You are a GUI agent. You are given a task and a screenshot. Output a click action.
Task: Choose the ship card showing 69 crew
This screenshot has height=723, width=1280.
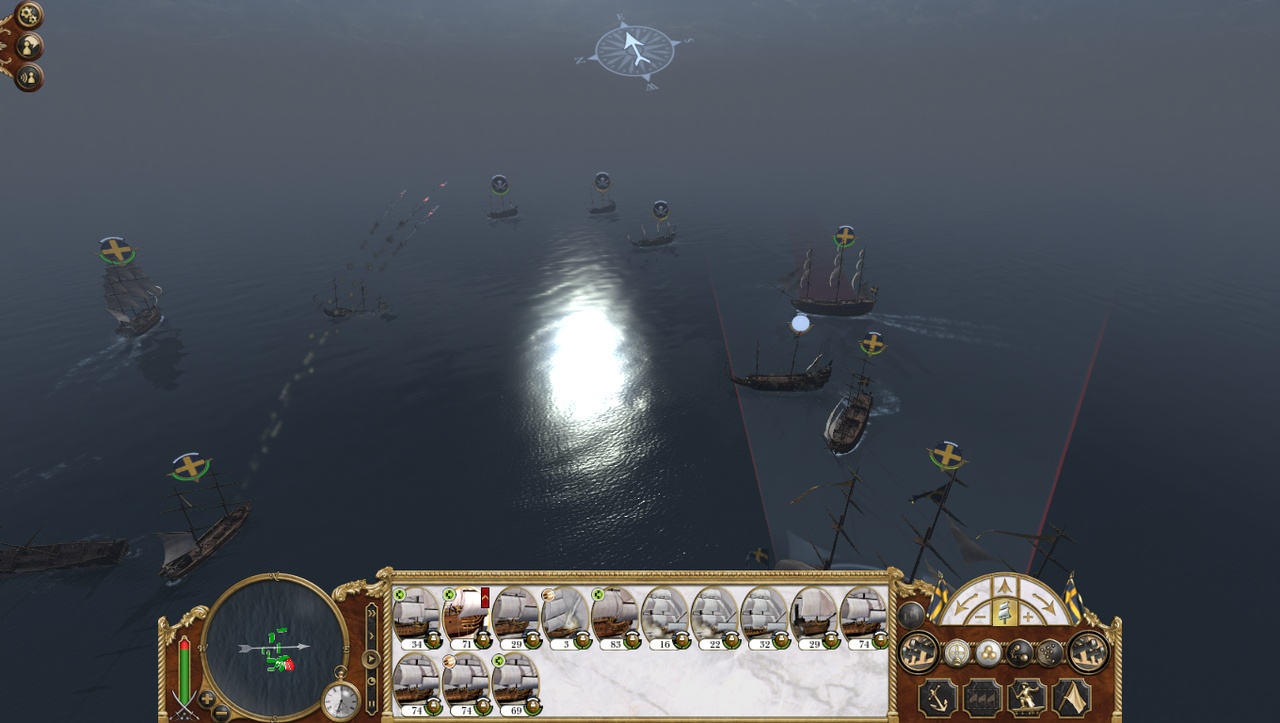(x=515, y=680)
